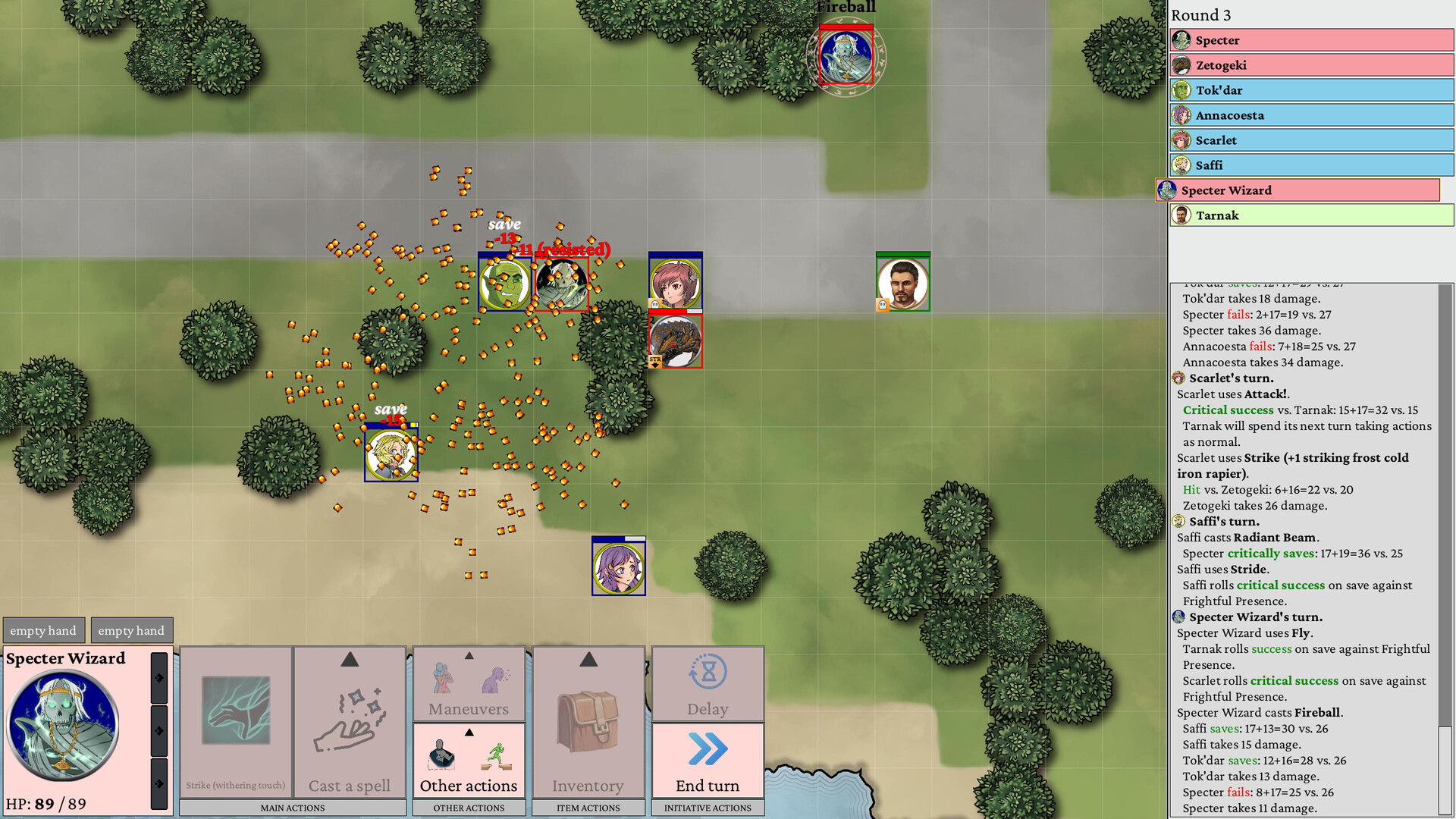Screen dimensions: 1456x819
Task: Switch to the INITIATIVE ACTIONS tab
Action: point(707,808)
